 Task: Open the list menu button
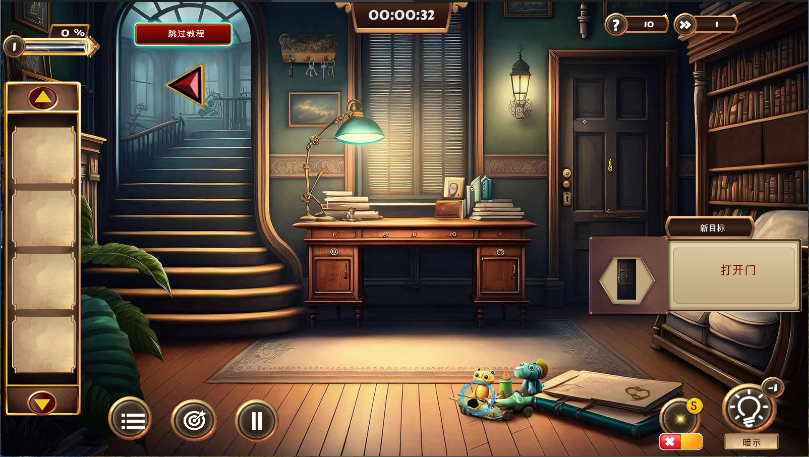[x=132, y=420]
